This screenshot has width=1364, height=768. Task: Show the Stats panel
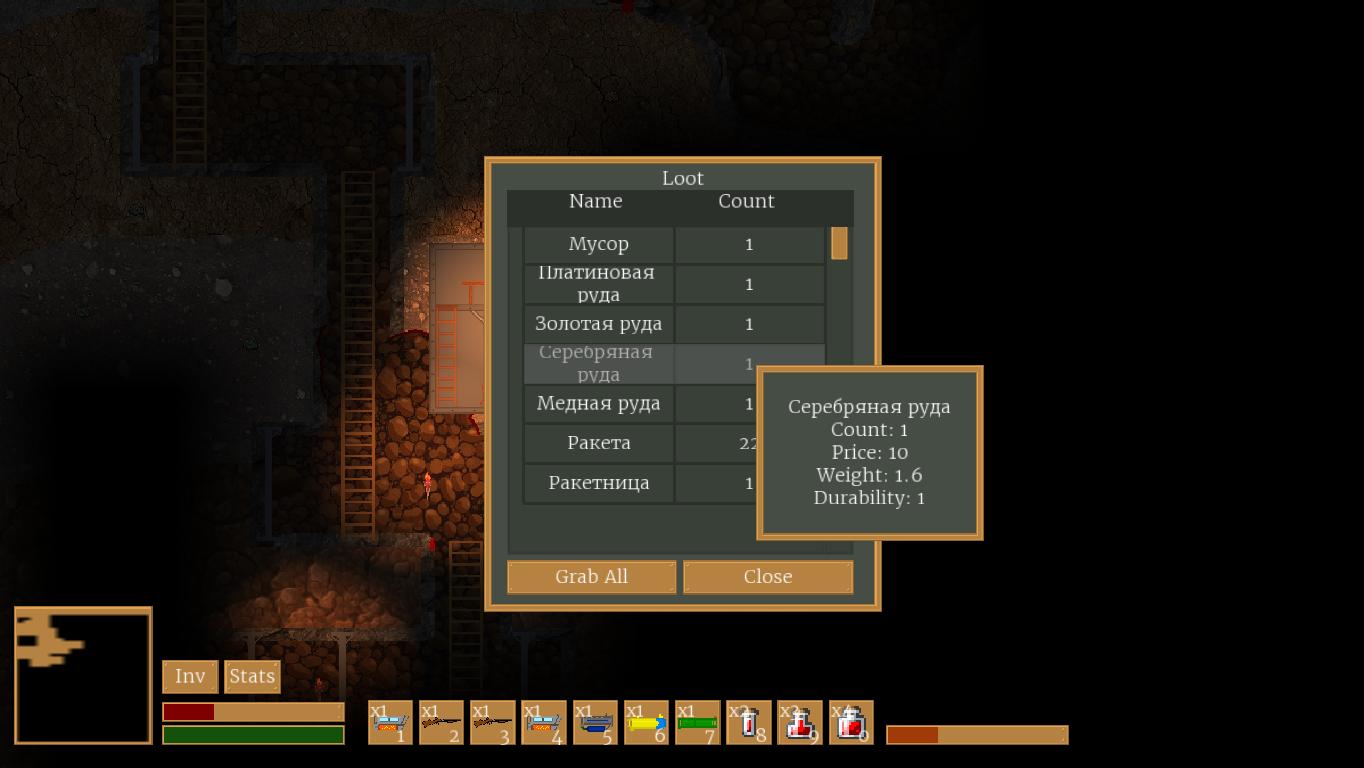(x=252, y=677)
